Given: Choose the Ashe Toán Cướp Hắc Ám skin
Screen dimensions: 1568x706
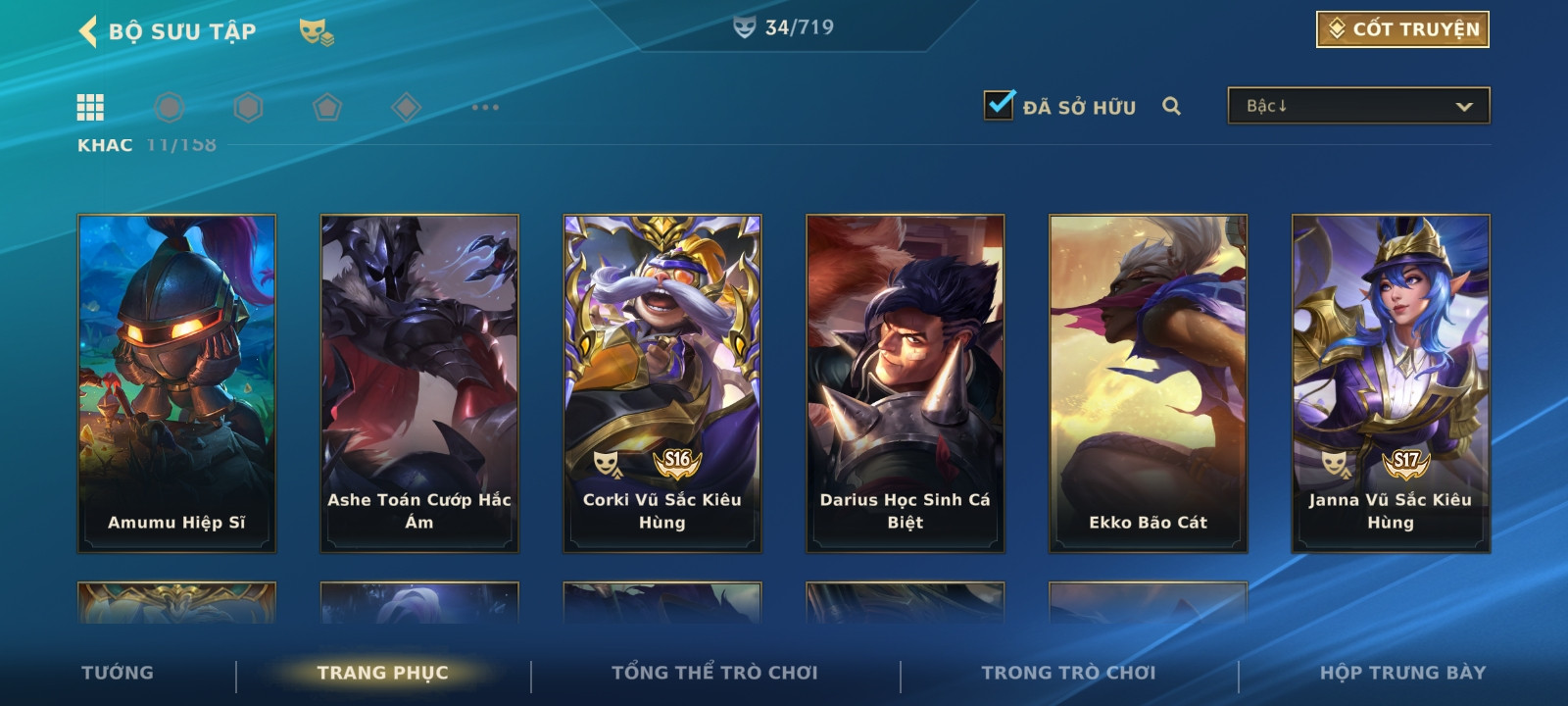Looking at the screenshot, I should point(419,383).
